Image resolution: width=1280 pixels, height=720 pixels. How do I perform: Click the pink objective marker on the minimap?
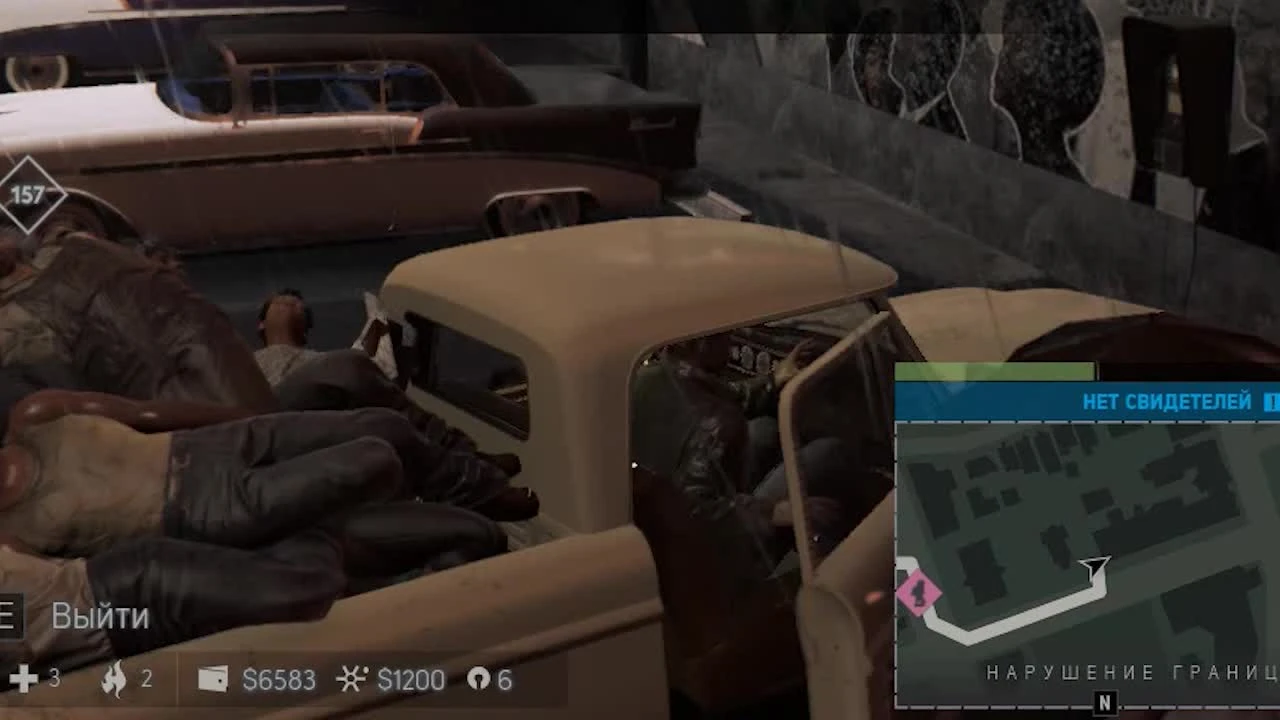(921, 592)
